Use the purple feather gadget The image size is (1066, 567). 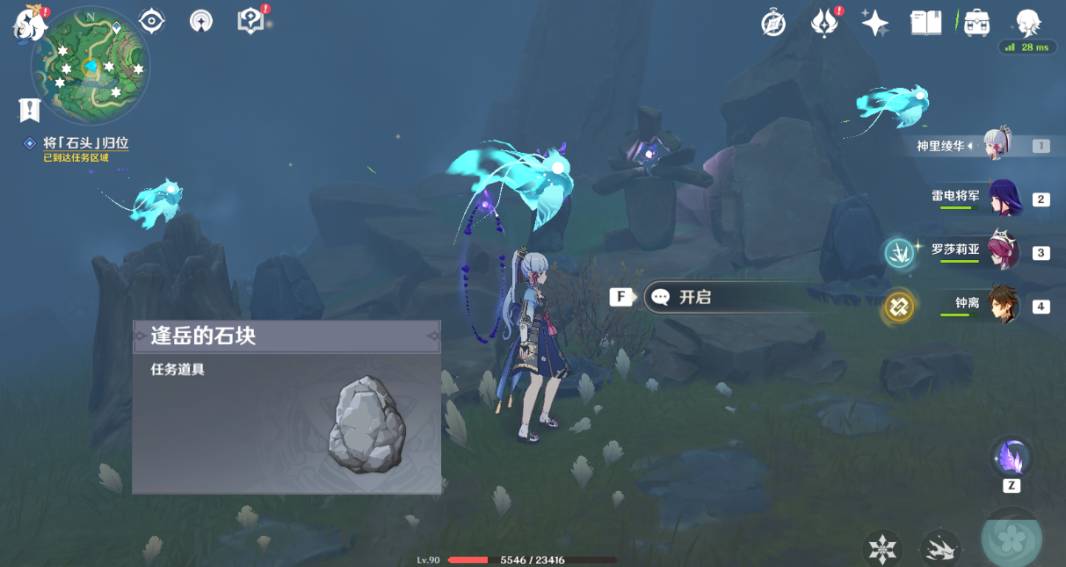click(1011, 457)
